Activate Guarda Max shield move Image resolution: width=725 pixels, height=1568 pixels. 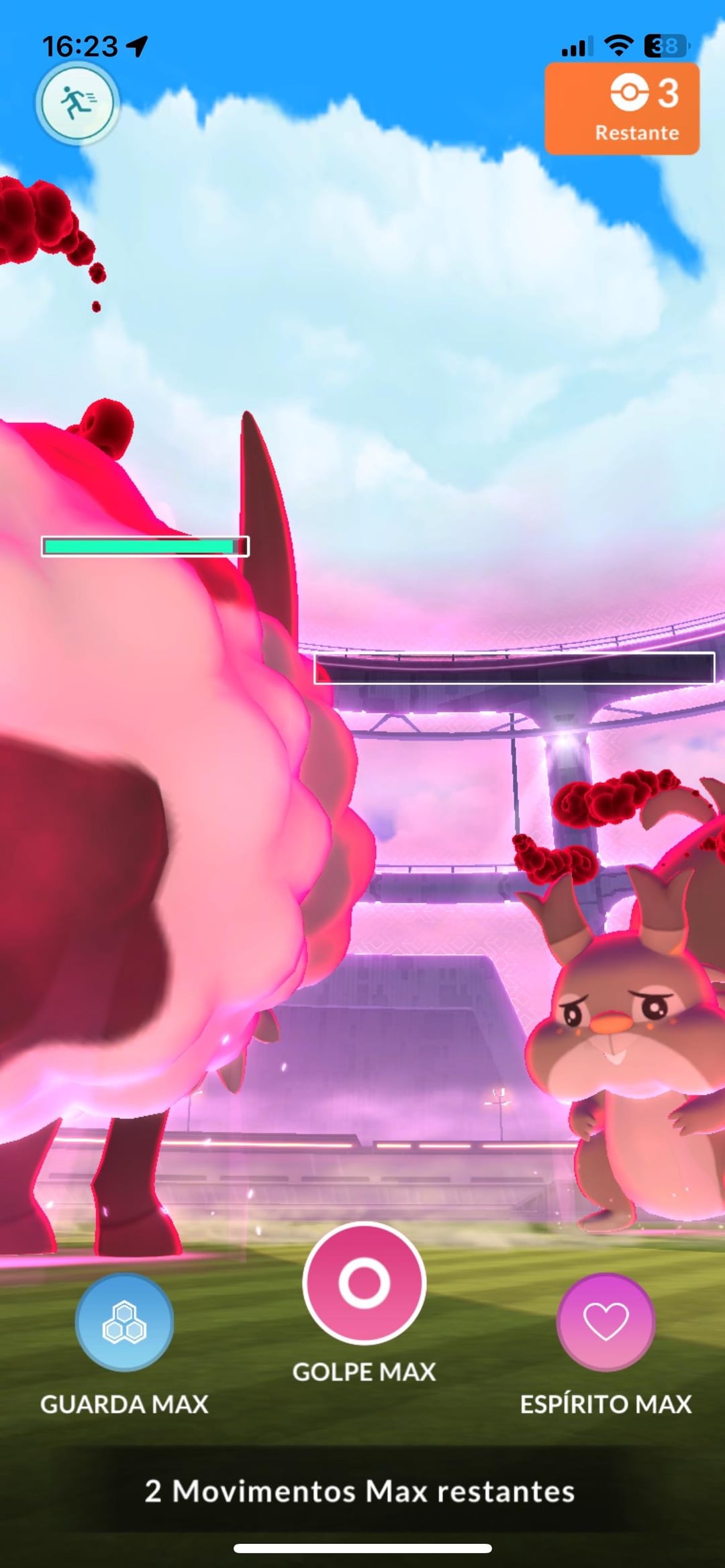coord(124,1322)
